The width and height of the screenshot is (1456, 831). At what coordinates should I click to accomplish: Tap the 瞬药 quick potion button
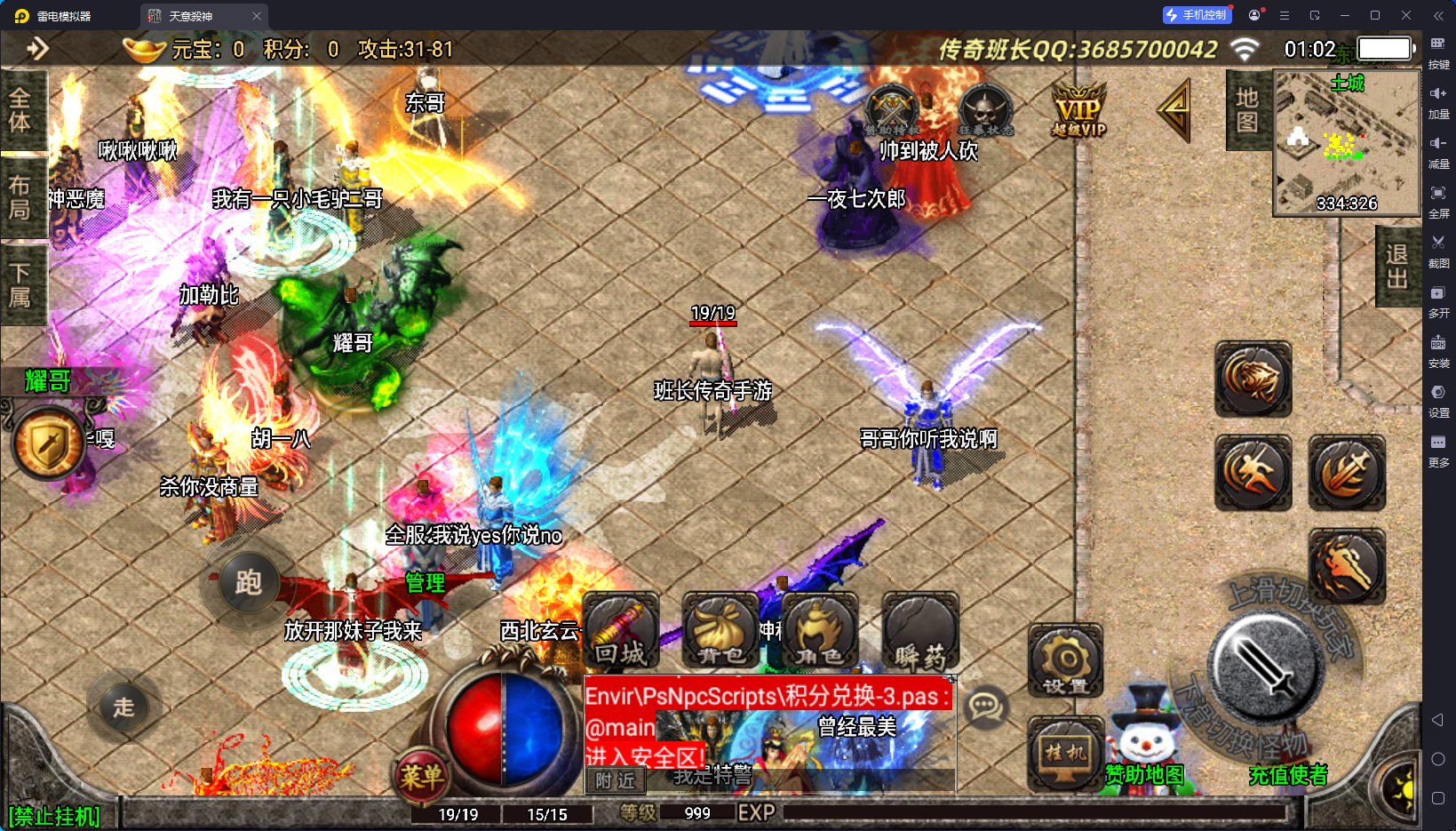tap(919, 630)
